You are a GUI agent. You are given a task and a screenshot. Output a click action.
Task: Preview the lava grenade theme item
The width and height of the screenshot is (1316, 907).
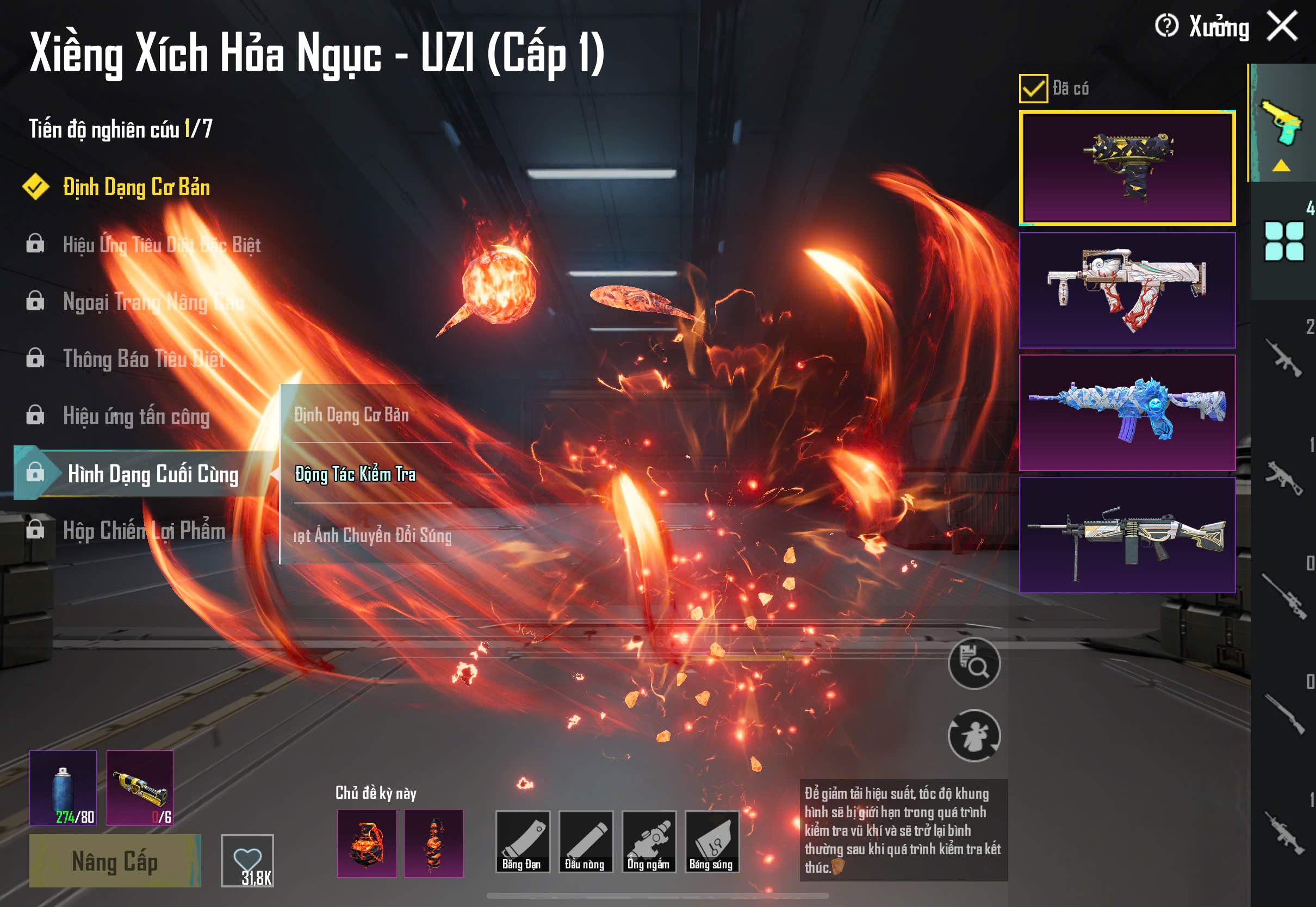click(x=367, y=843)
